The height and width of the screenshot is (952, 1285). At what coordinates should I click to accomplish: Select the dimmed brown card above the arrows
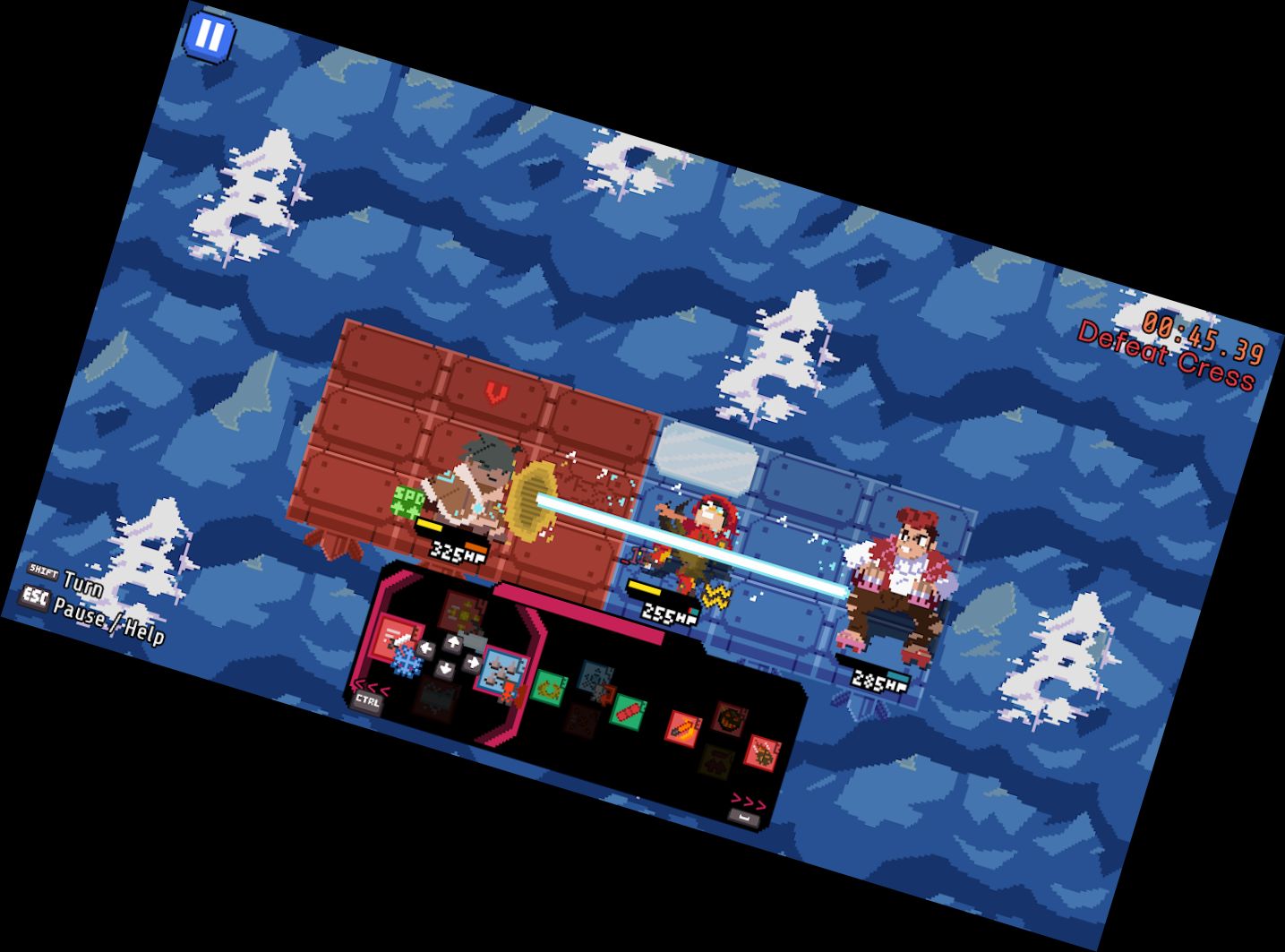pyautogui.click(x=463, y=612)
